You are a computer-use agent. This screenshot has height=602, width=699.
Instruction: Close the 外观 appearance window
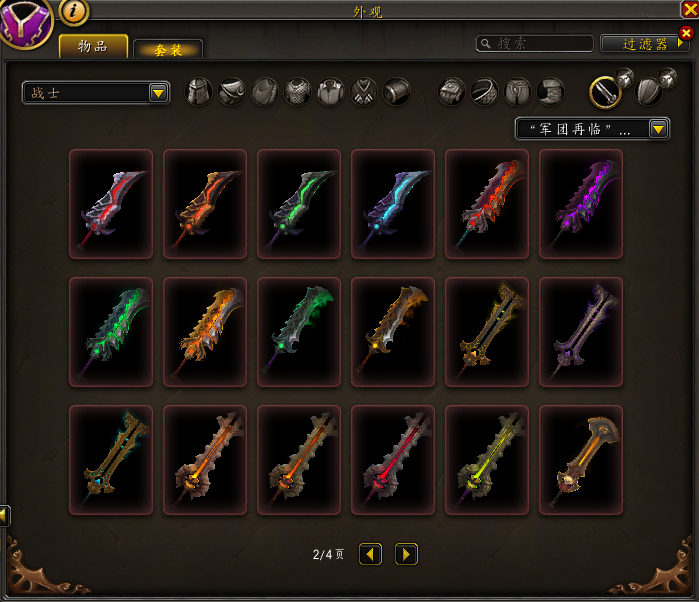(689, 9)
